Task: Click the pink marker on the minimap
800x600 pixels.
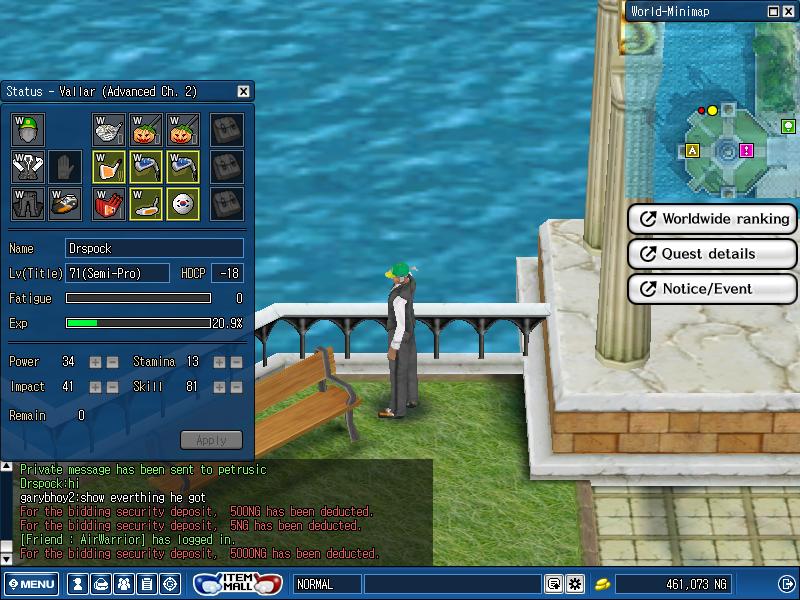Action: (x=746, y=150)
